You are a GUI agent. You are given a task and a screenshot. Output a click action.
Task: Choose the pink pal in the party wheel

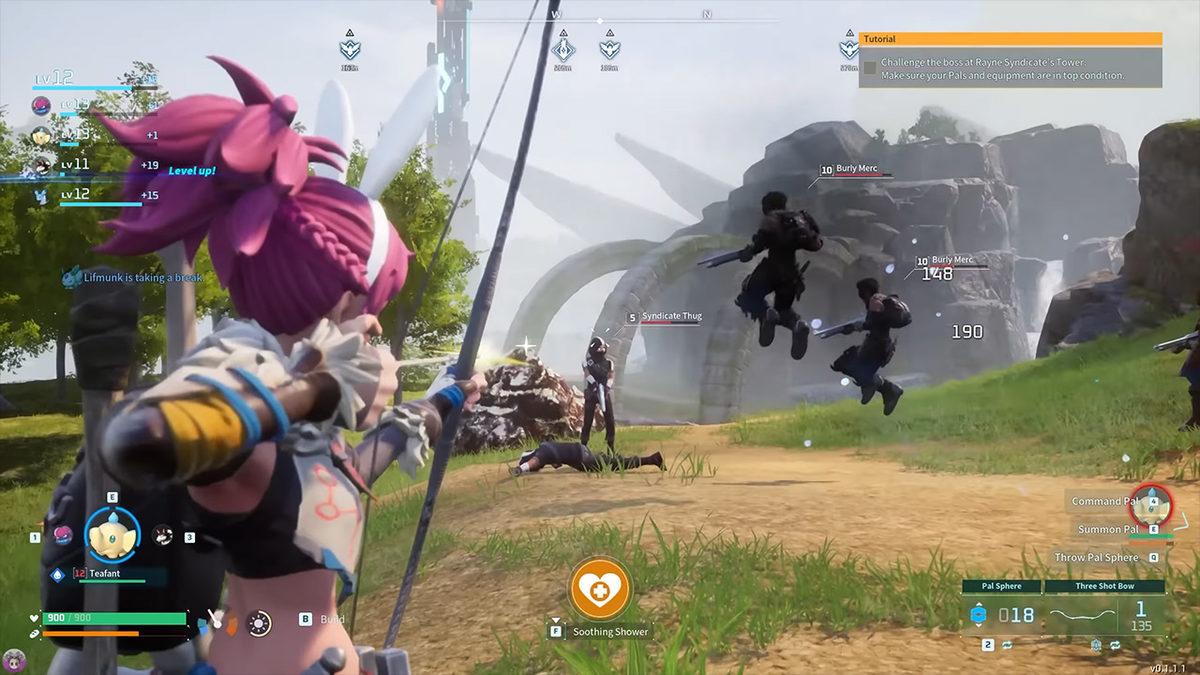pos(62,535)
